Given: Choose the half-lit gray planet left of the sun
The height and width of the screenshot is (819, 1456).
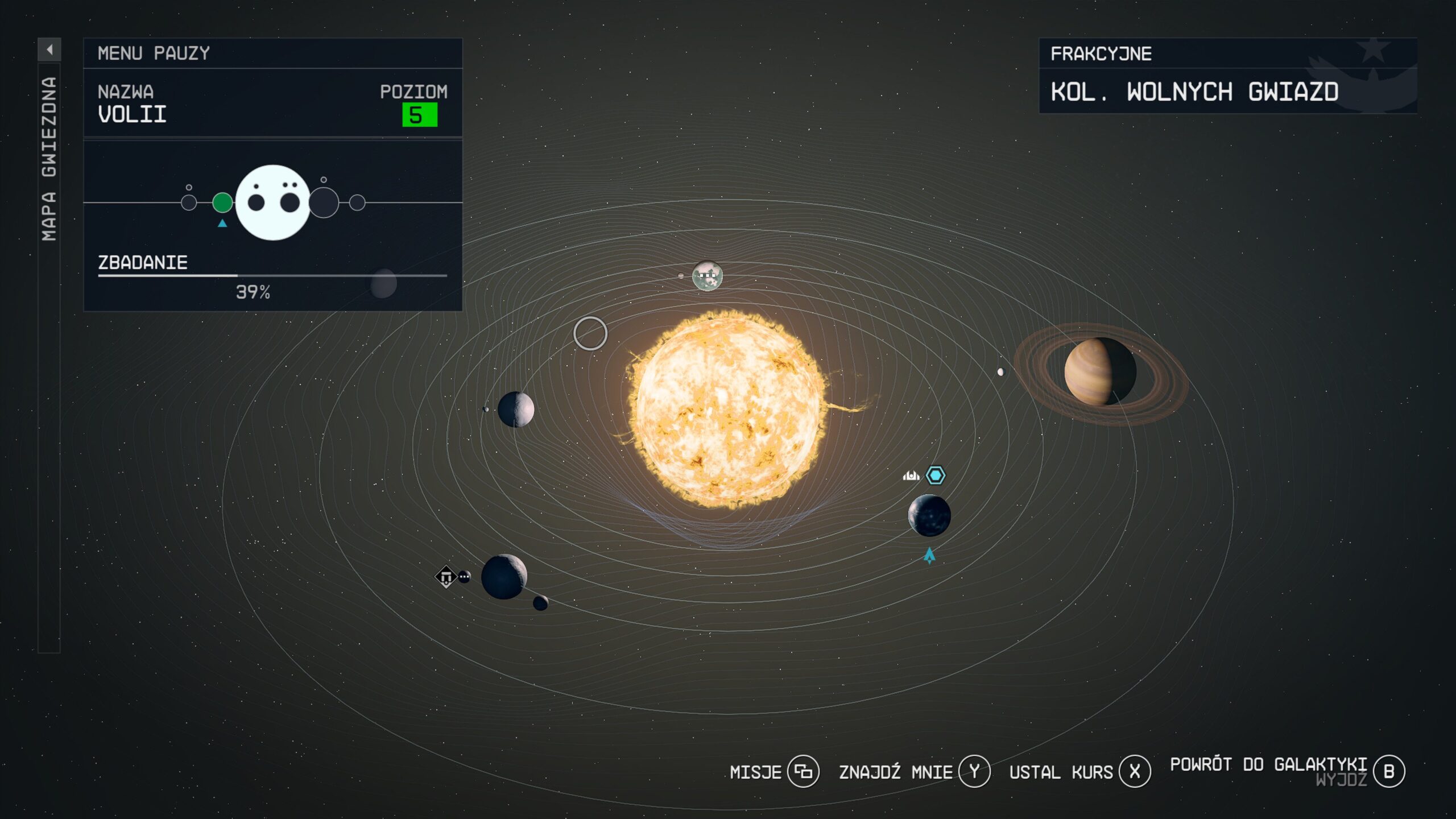Looking at the screenshot, I should tap(516, 409).
